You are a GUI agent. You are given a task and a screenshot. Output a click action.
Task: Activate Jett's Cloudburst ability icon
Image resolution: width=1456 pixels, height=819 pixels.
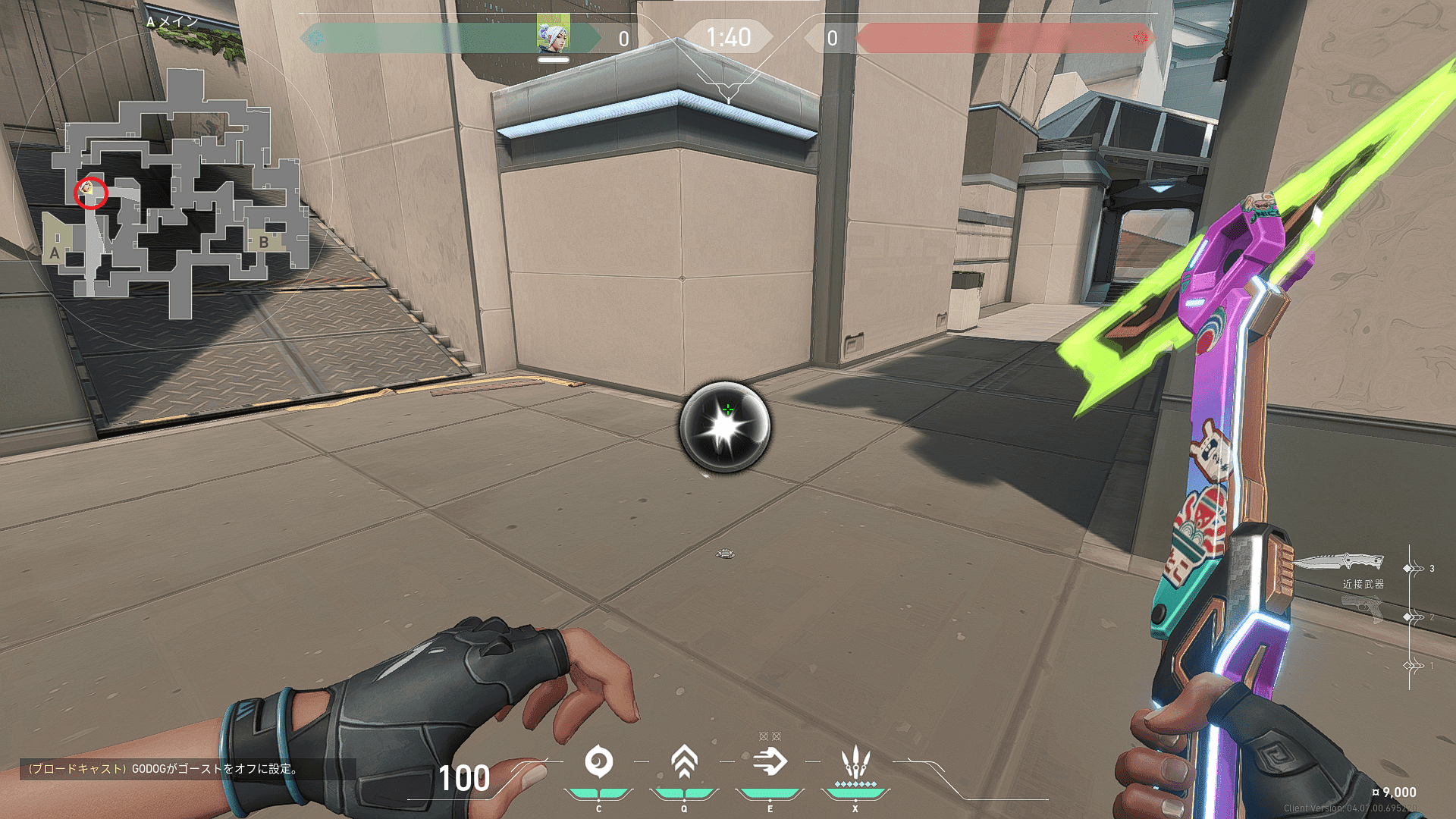pyautogui.click(x=598, y=762)
